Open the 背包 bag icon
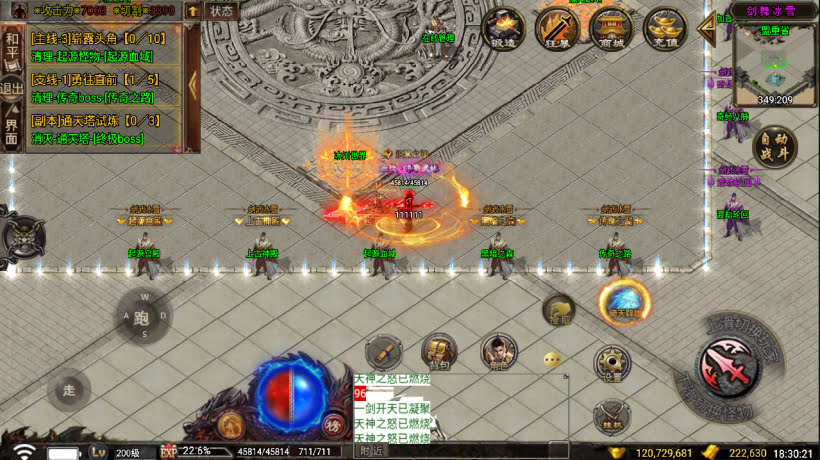 click(438, 349)
